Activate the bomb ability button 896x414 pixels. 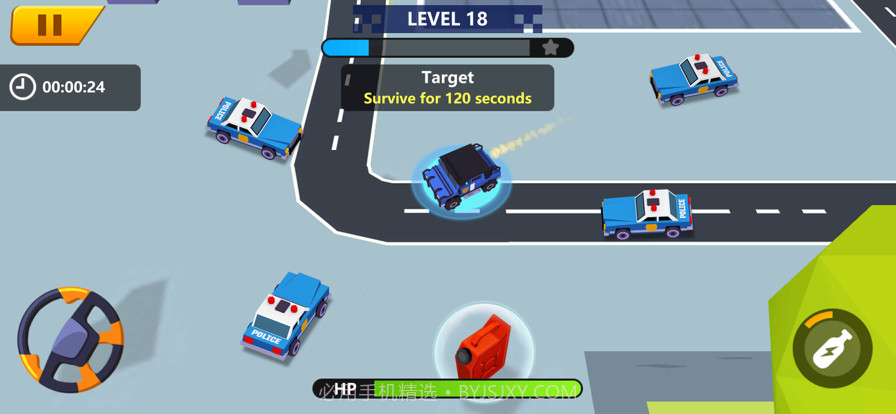[x=832, y=347]
